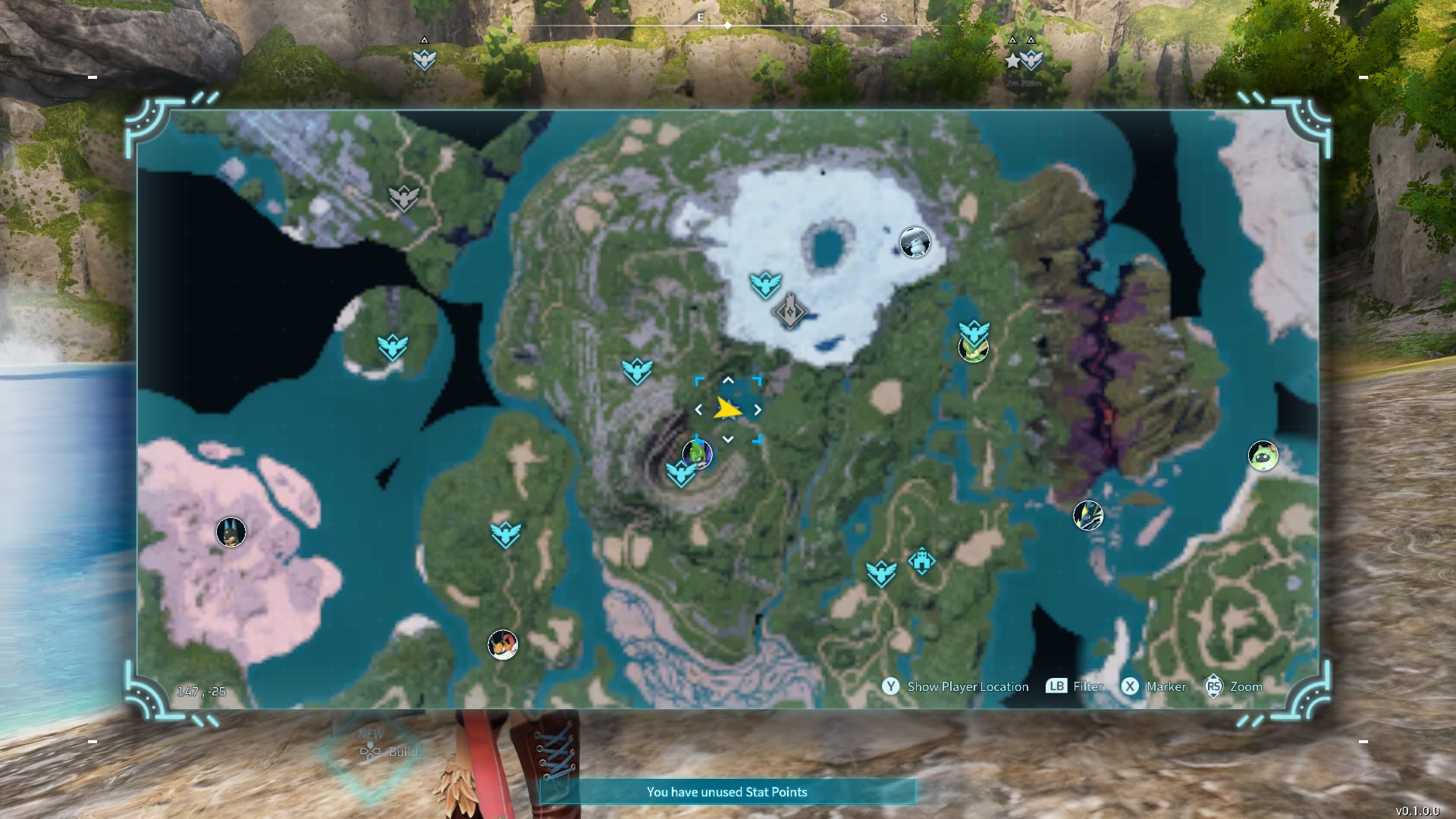
Task: Select the electric Pal boss icon near the volcanic zone
Action: (x=1087, y=515)
